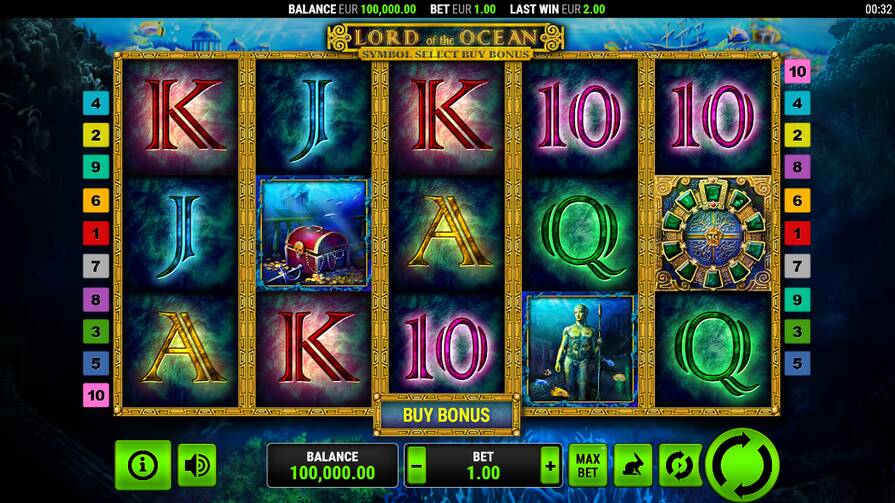Set the wager to Max Bet
Screen dimensions: 895x503
(x=588, y=466)
